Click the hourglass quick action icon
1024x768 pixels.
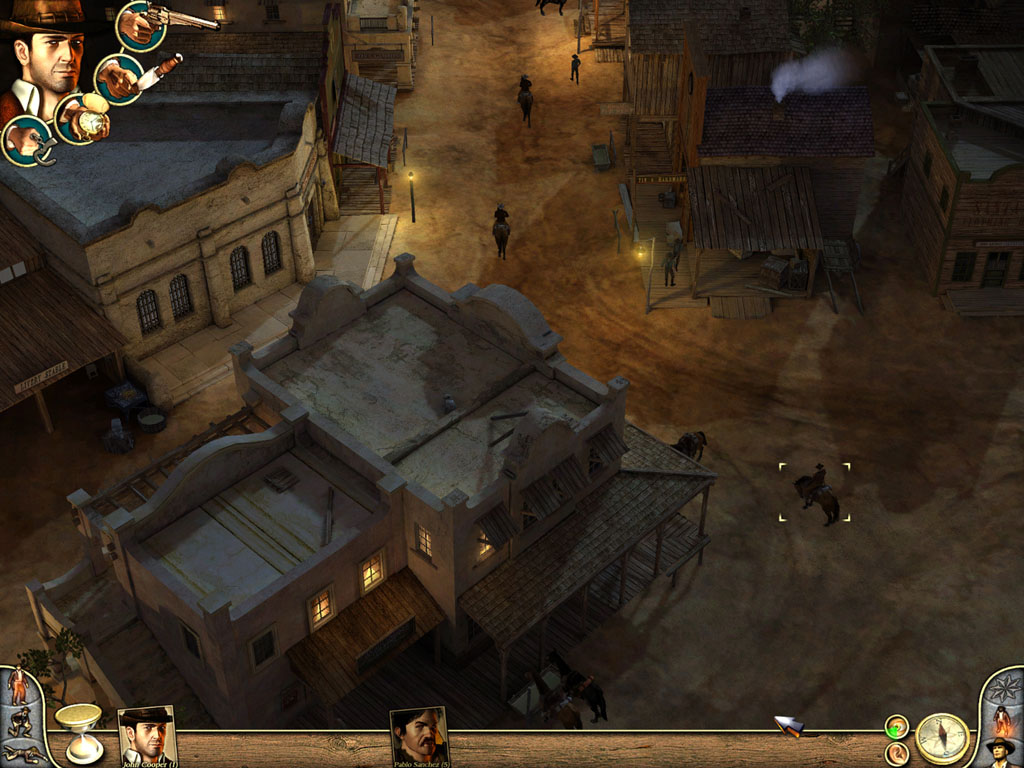click(x=79, y=730)
